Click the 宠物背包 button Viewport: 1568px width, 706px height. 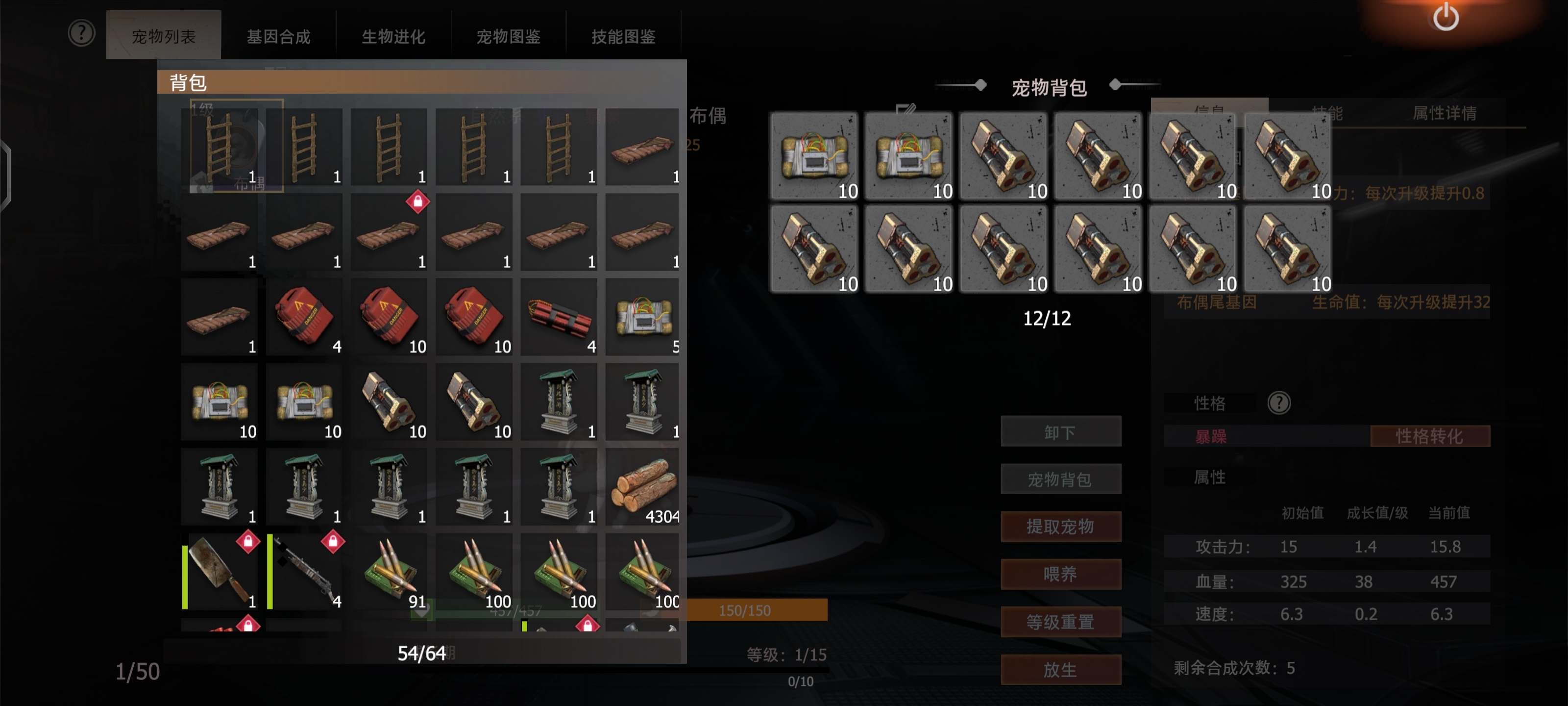click(x=1060, y=479)
